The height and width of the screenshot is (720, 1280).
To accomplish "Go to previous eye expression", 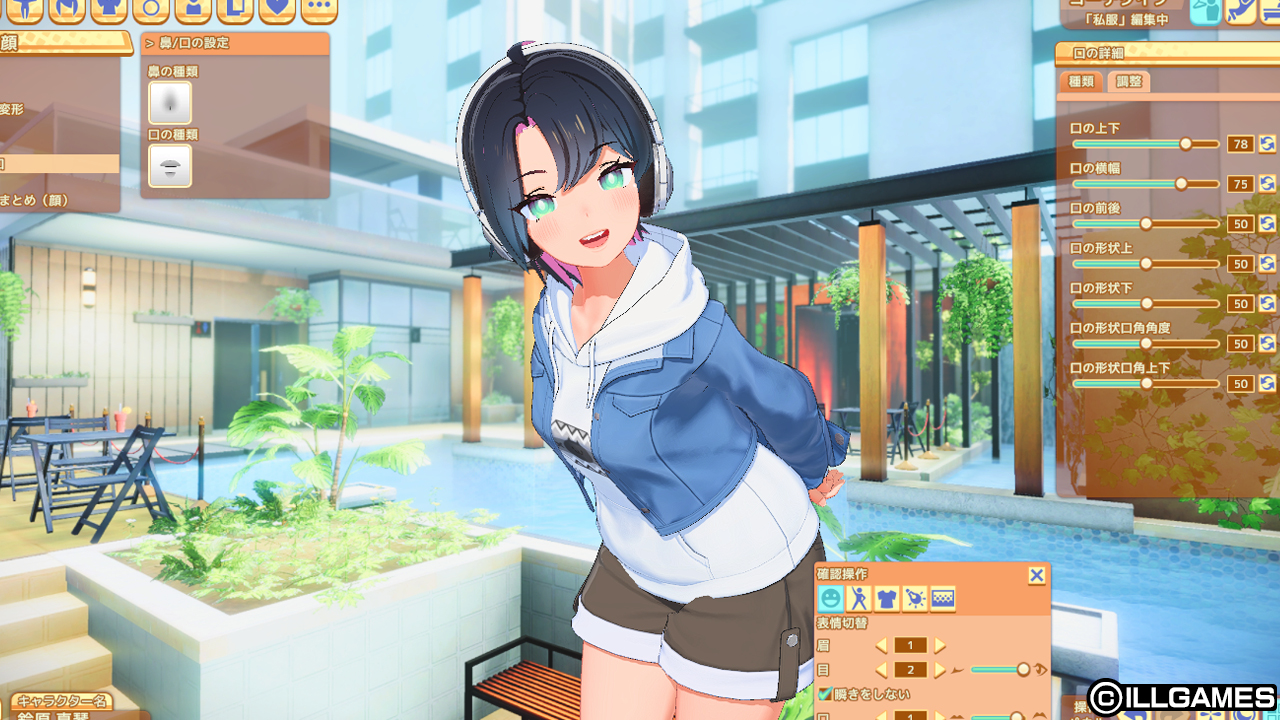I will click(881, 670).
